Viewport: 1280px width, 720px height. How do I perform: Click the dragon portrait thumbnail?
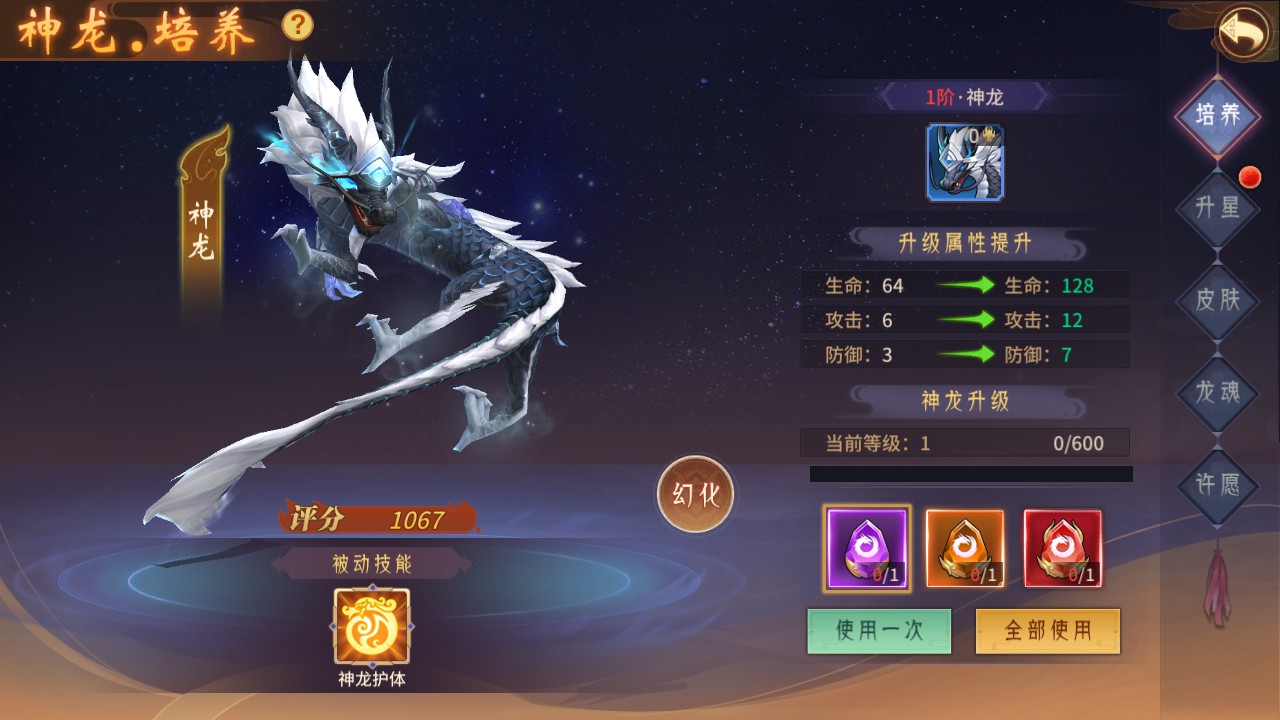coord(965,163)
